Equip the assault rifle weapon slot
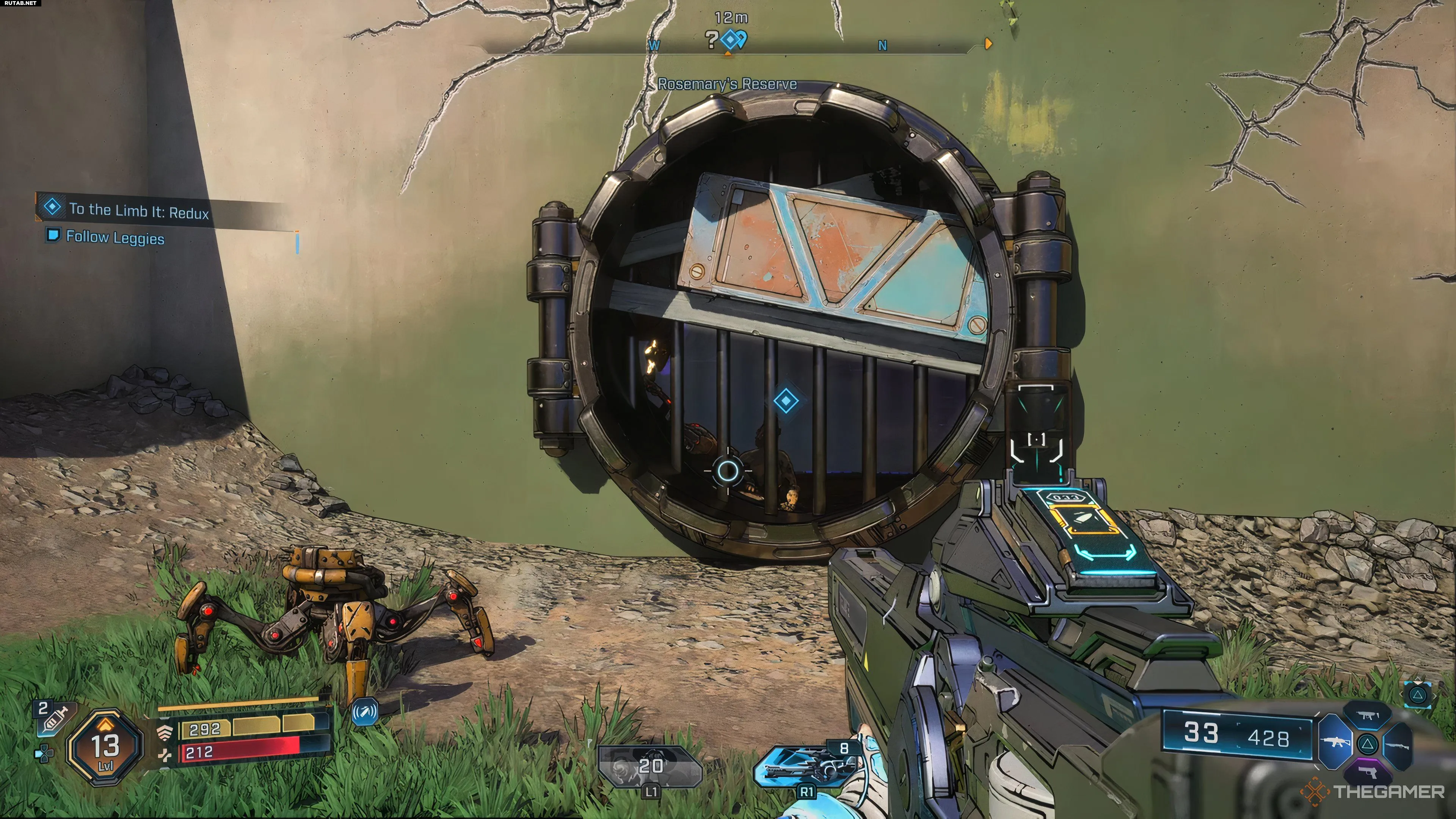Viewport: 1456px width, 819px height. pos(1335,742)
